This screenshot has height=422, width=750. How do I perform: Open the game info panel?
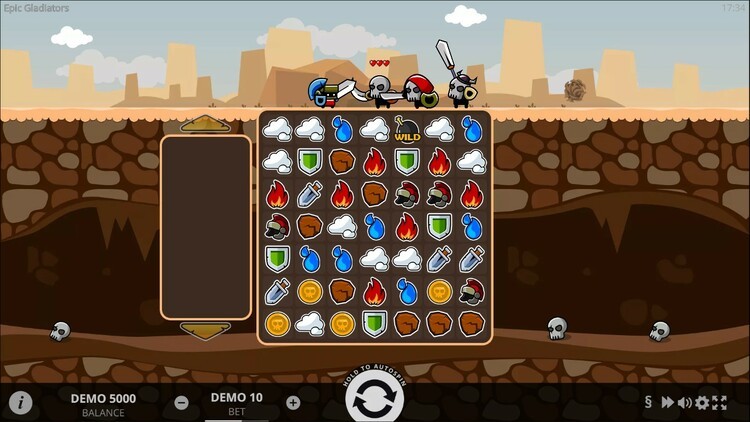coord(21,402)
